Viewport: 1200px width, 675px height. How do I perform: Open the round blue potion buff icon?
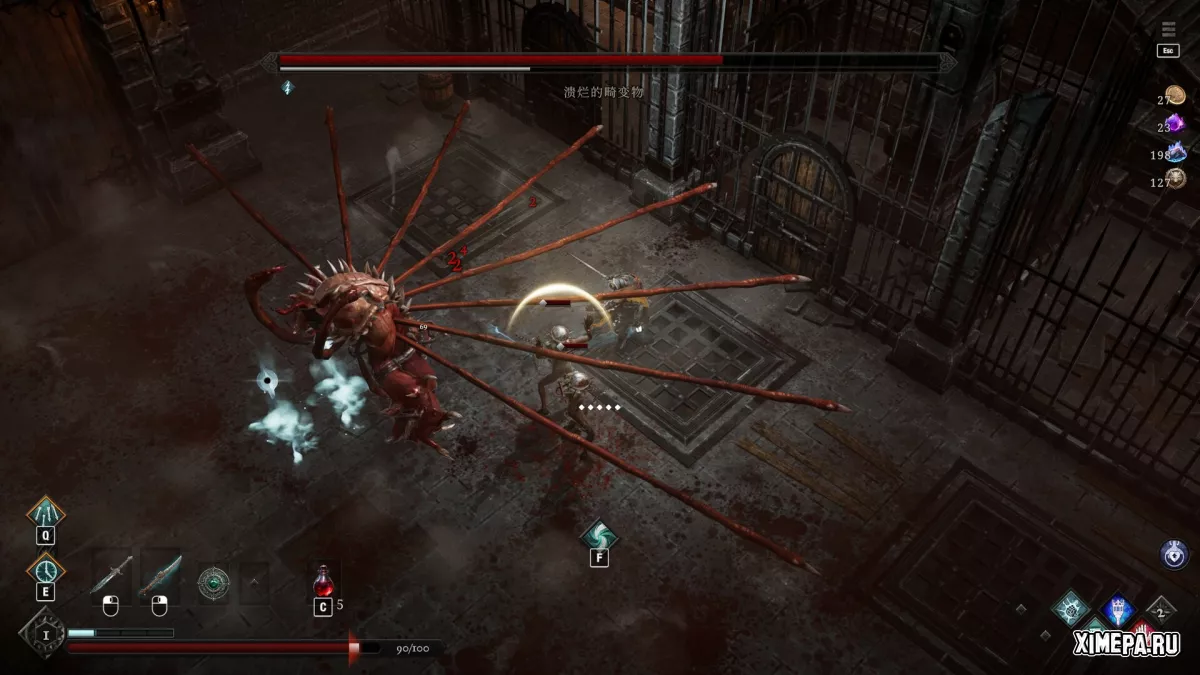1174,554
